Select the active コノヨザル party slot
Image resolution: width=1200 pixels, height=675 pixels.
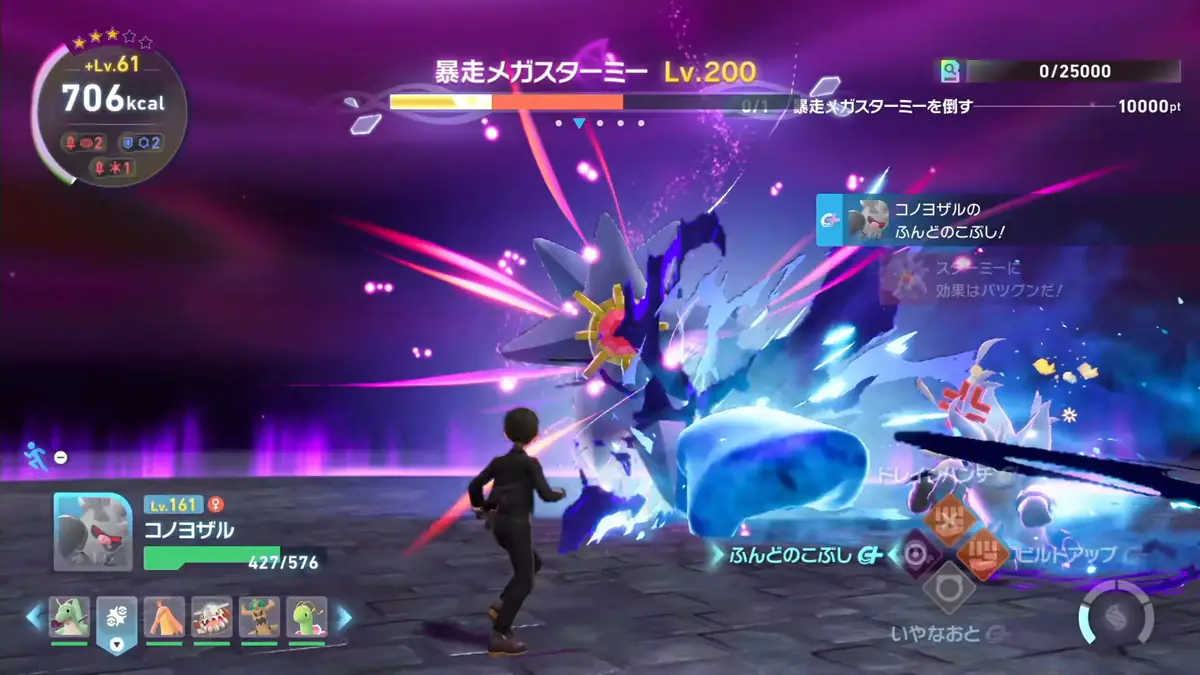(x=117, y=622)
